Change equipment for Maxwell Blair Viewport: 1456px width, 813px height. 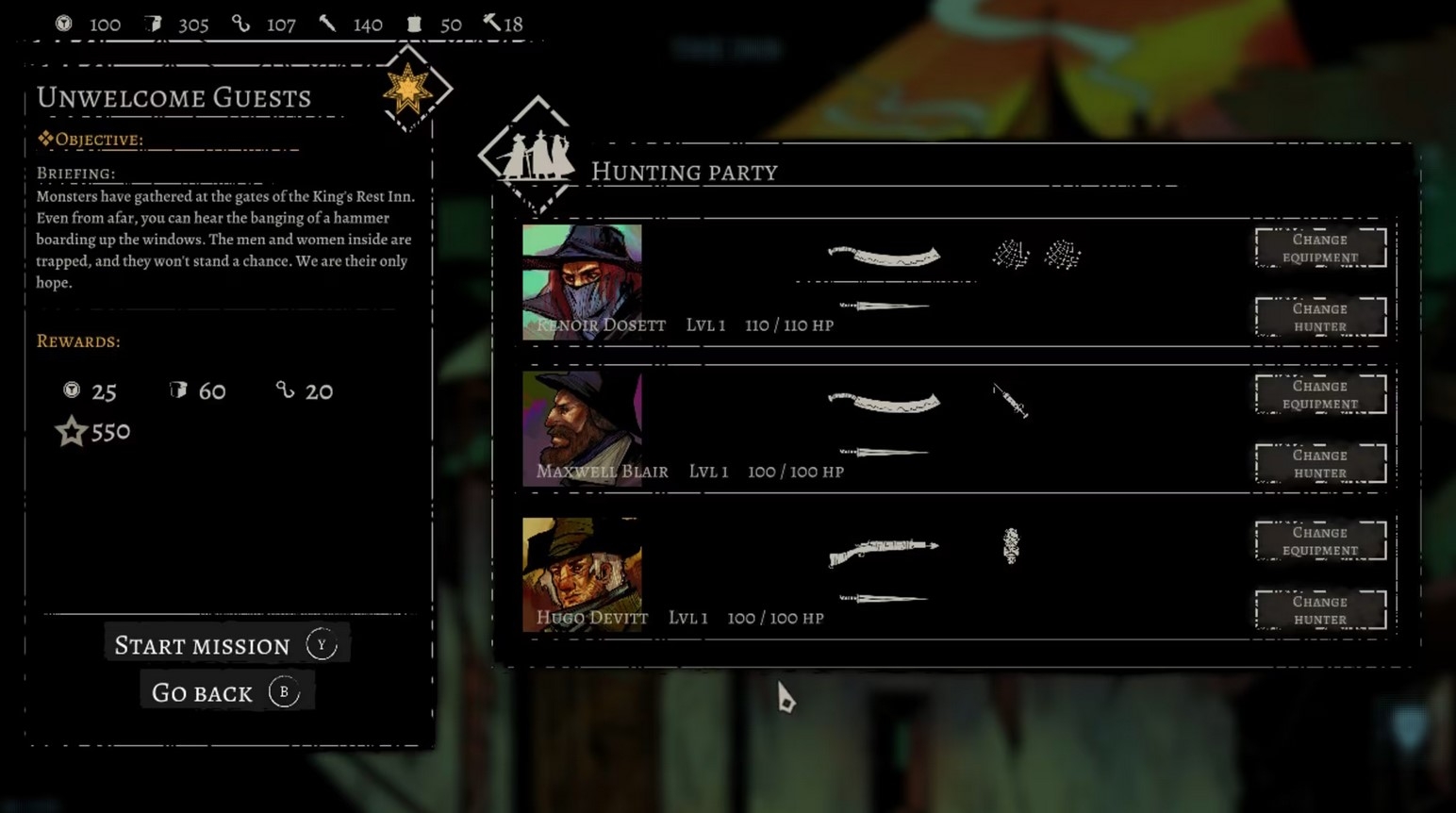(x=1320, y=394)
